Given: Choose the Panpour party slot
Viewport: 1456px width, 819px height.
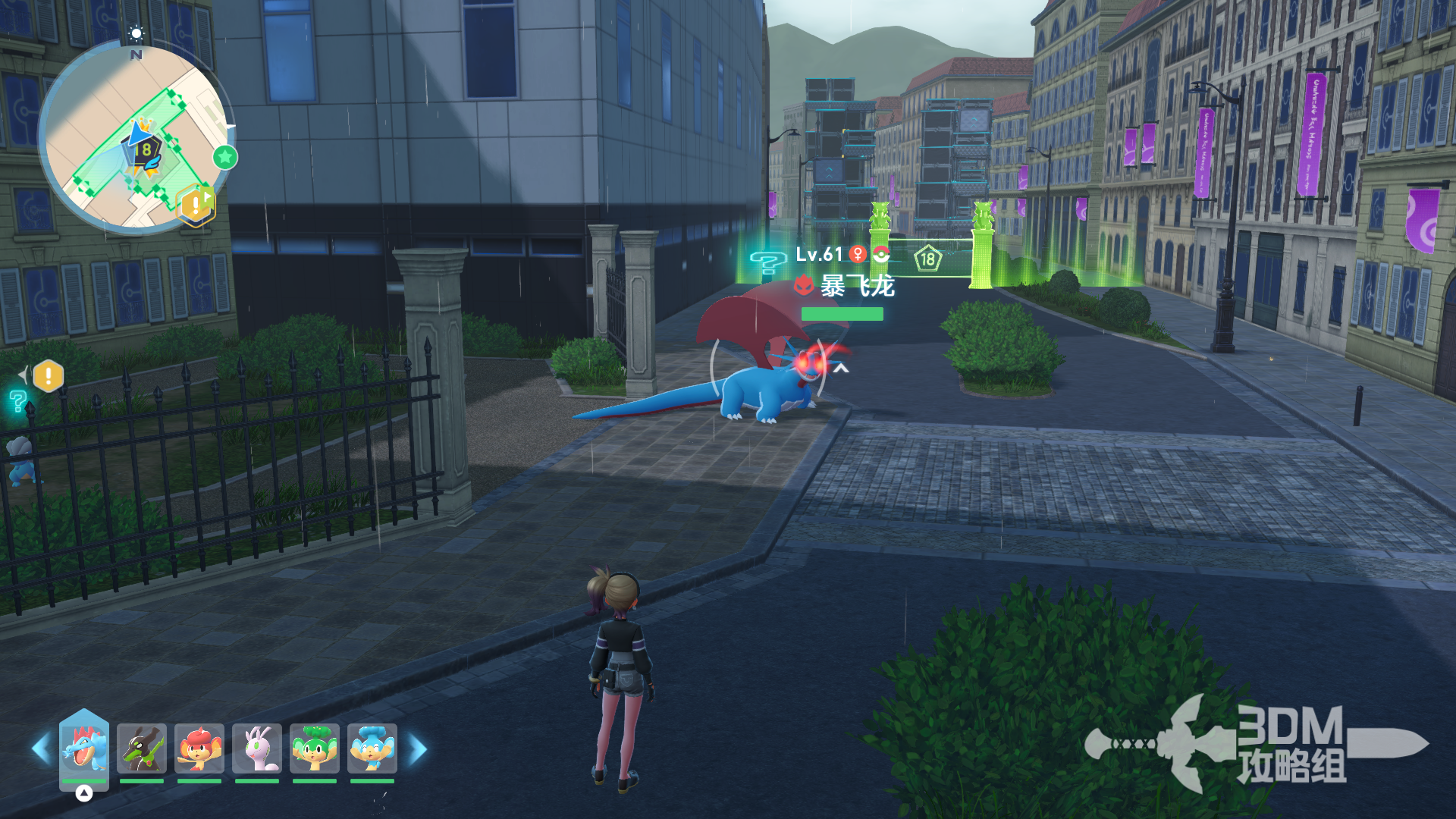Looking at the screenshot, I should point(372,748).
